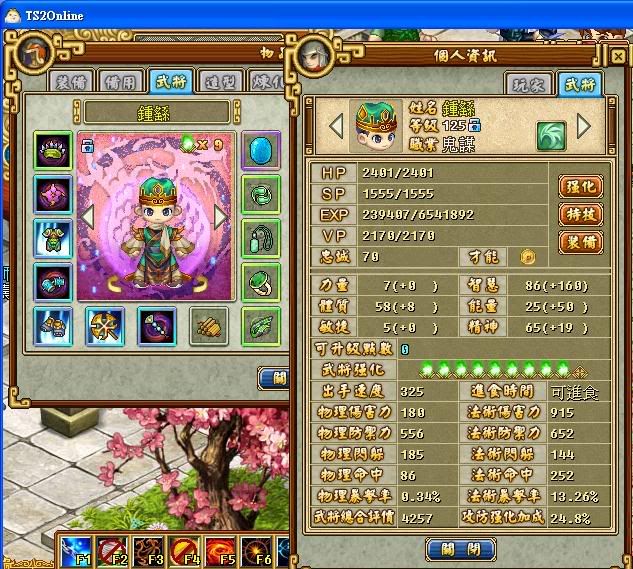Select the blue gem equipment slot
Screen dimensions: 633x569
tap(260, 151)
